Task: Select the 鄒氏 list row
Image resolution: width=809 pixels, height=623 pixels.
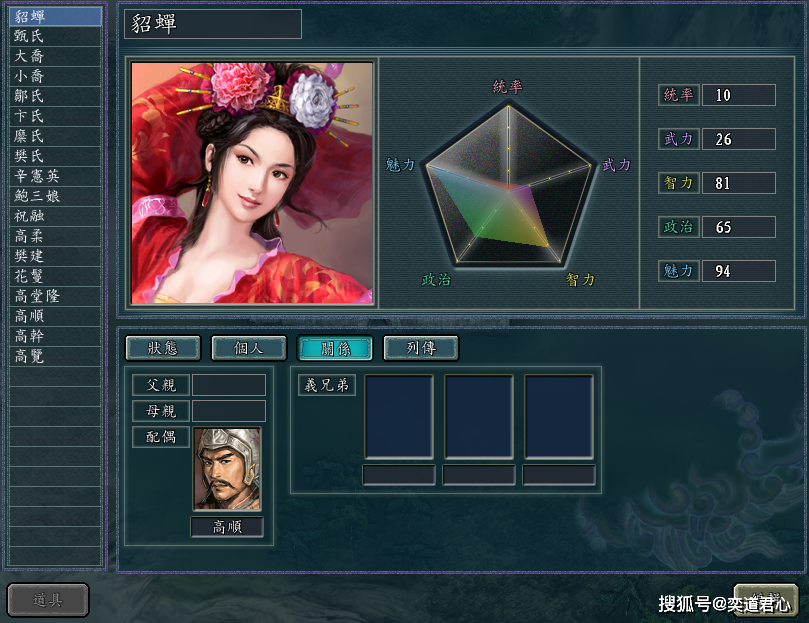Action: click(x=55, y=96)
